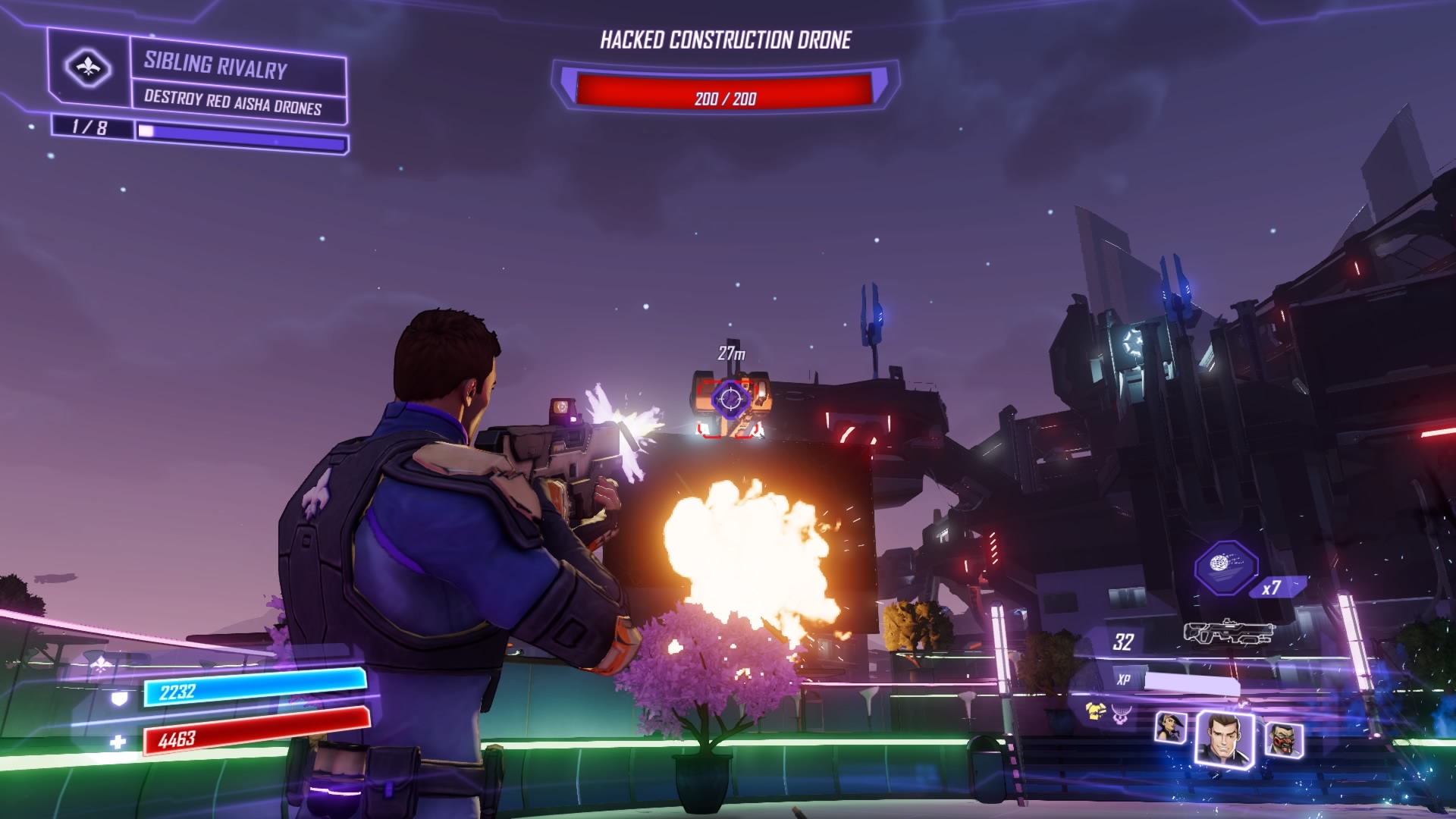Open the Sibling Rivalry mission tracker
This screenshot has height=819, width=1456.
tap(216, 65)
